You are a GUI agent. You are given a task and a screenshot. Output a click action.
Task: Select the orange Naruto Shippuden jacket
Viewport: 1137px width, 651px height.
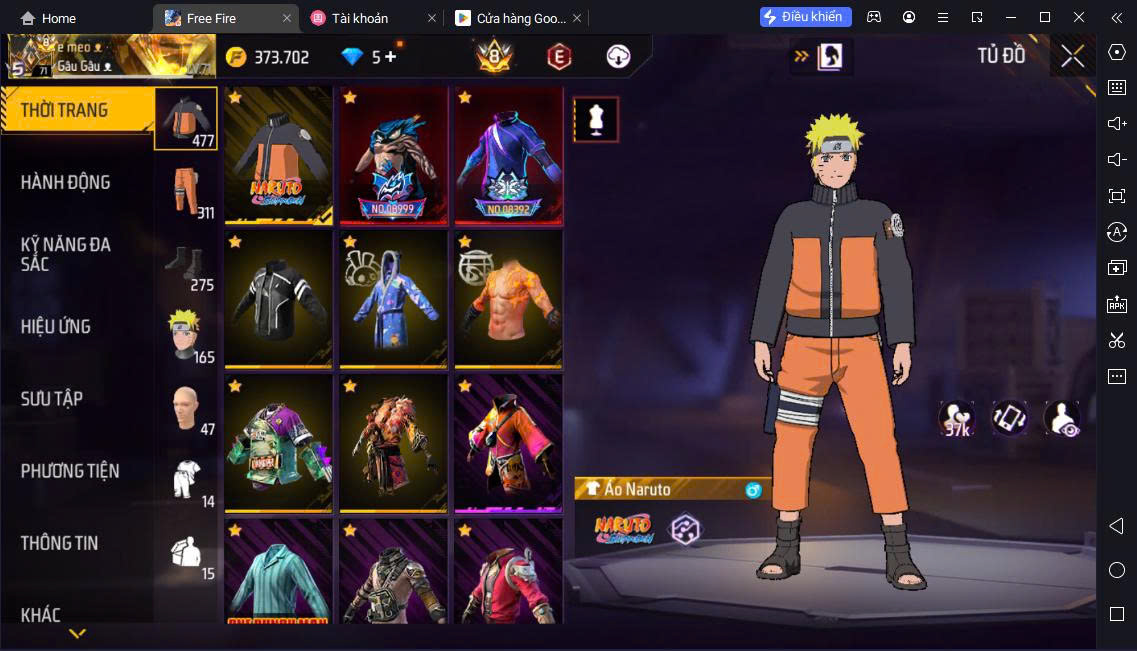[278, 155]
